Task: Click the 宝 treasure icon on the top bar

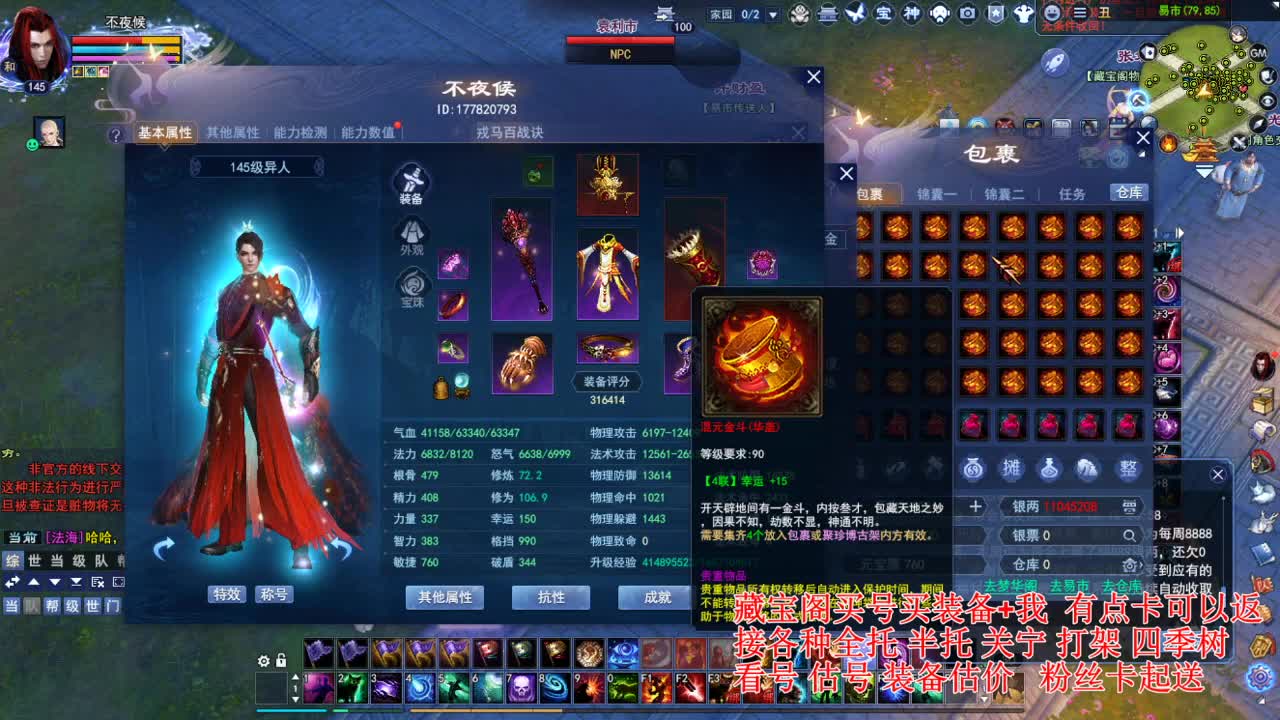Action: (884, 13)
